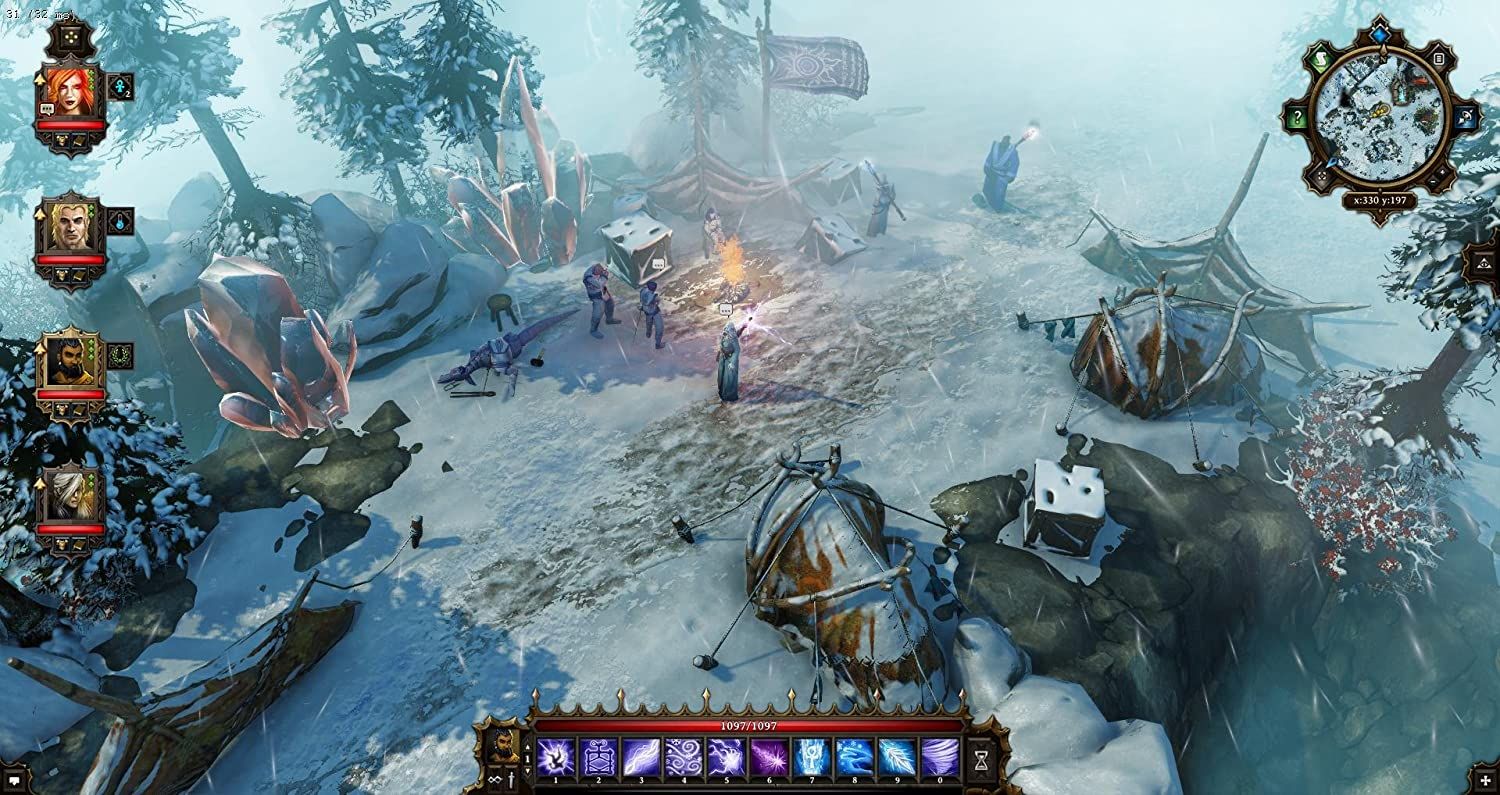Activate the lightning bolt skill in slot 3

pyautogui.click(x=641, y=757)
